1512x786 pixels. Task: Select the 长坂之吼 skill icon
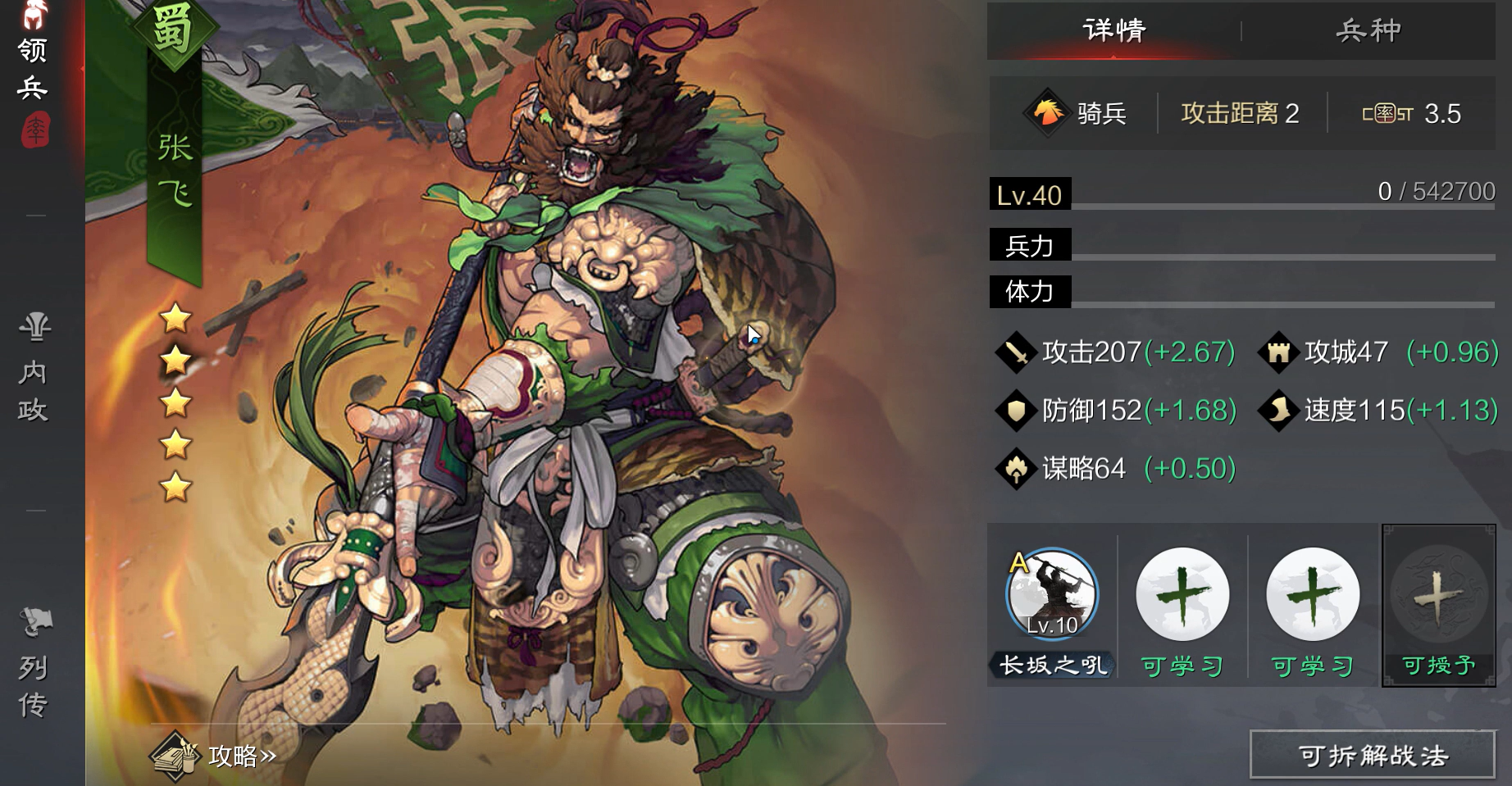[x=1052, y=595]
